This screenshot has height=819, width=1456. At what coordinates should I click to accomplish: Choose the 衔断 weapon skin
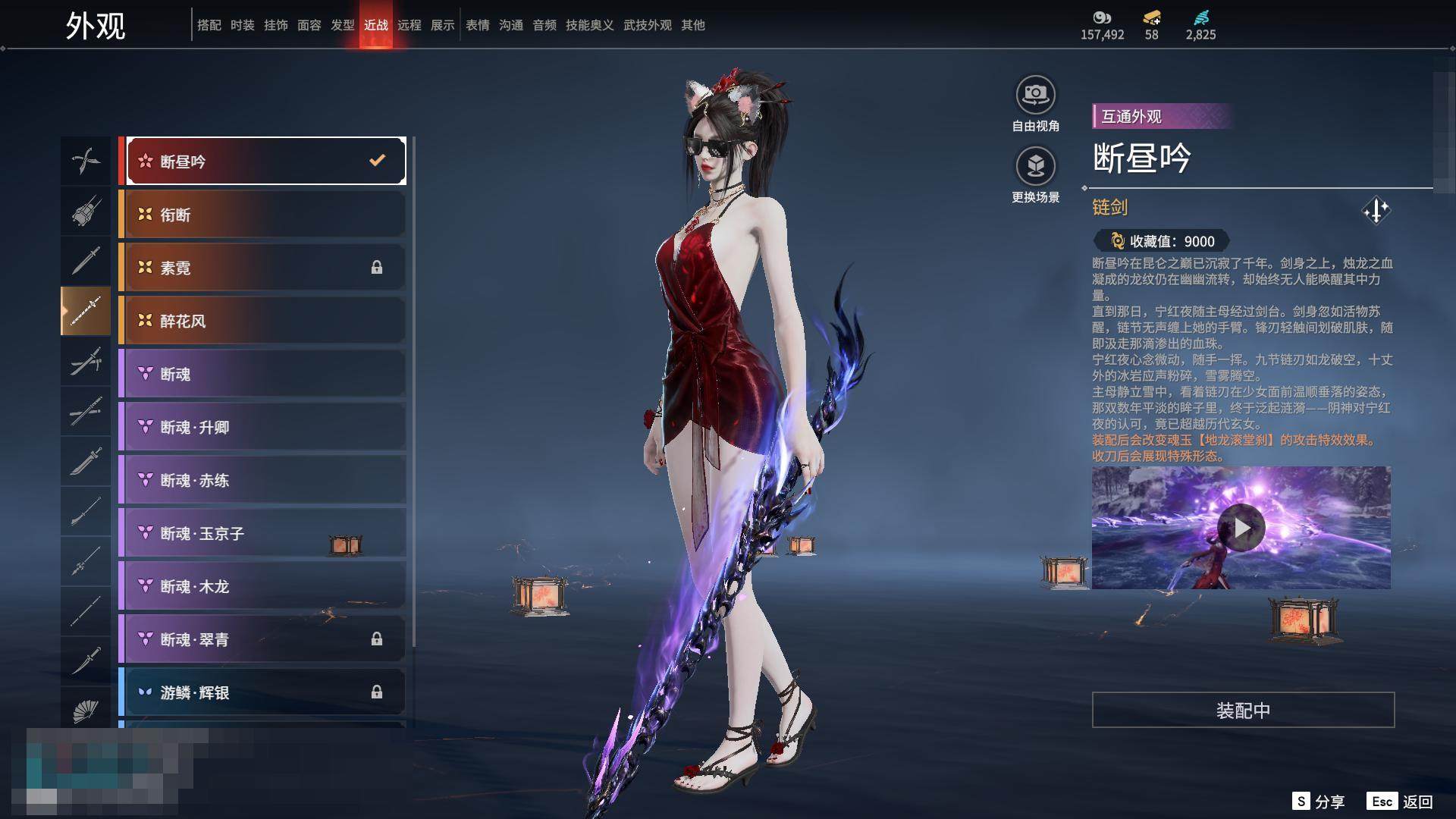[x=262, y=215]
